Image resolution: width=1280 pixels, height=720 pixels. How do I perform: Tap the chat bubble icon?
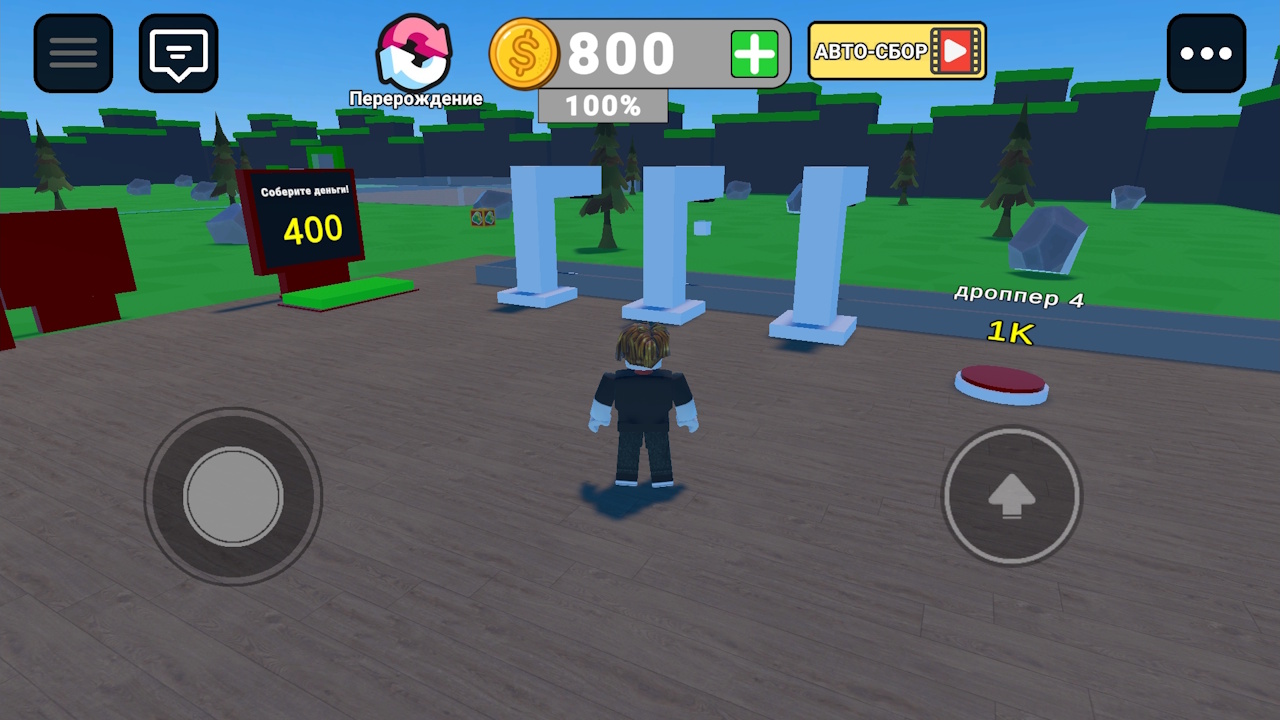(x=177, y=52)
